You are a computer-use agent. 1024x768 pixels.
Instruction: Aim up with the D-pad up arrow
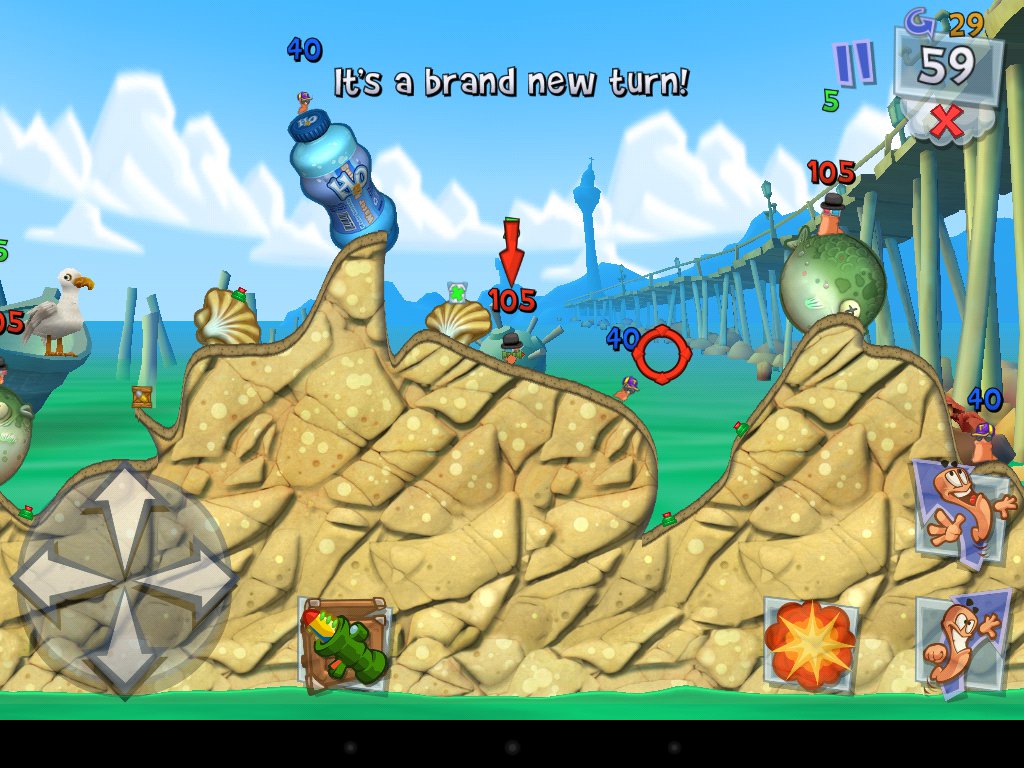pos(123,506)
